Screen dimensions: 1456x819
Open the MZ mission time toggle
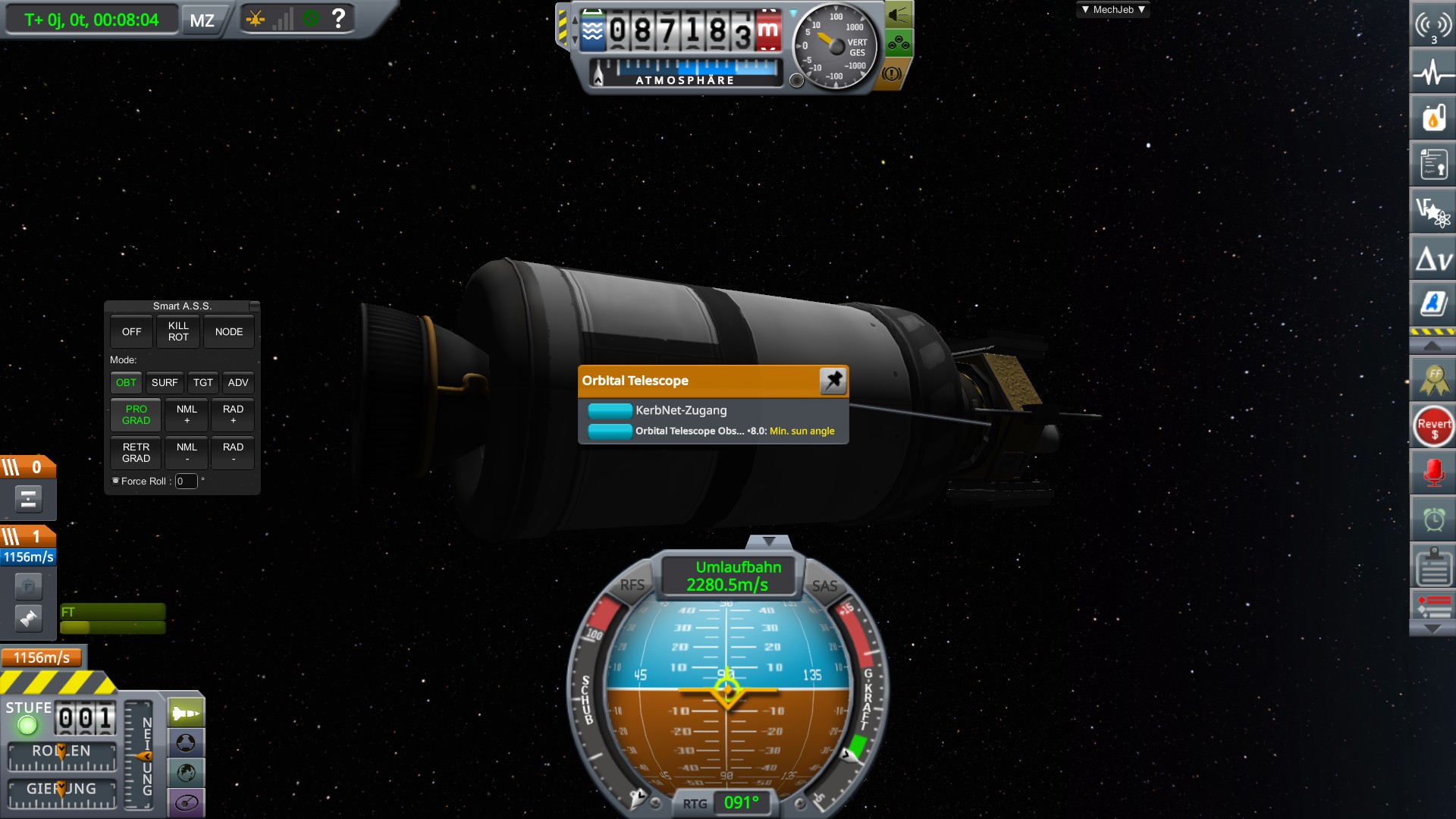pyautogui.click(x=202, y=20)
